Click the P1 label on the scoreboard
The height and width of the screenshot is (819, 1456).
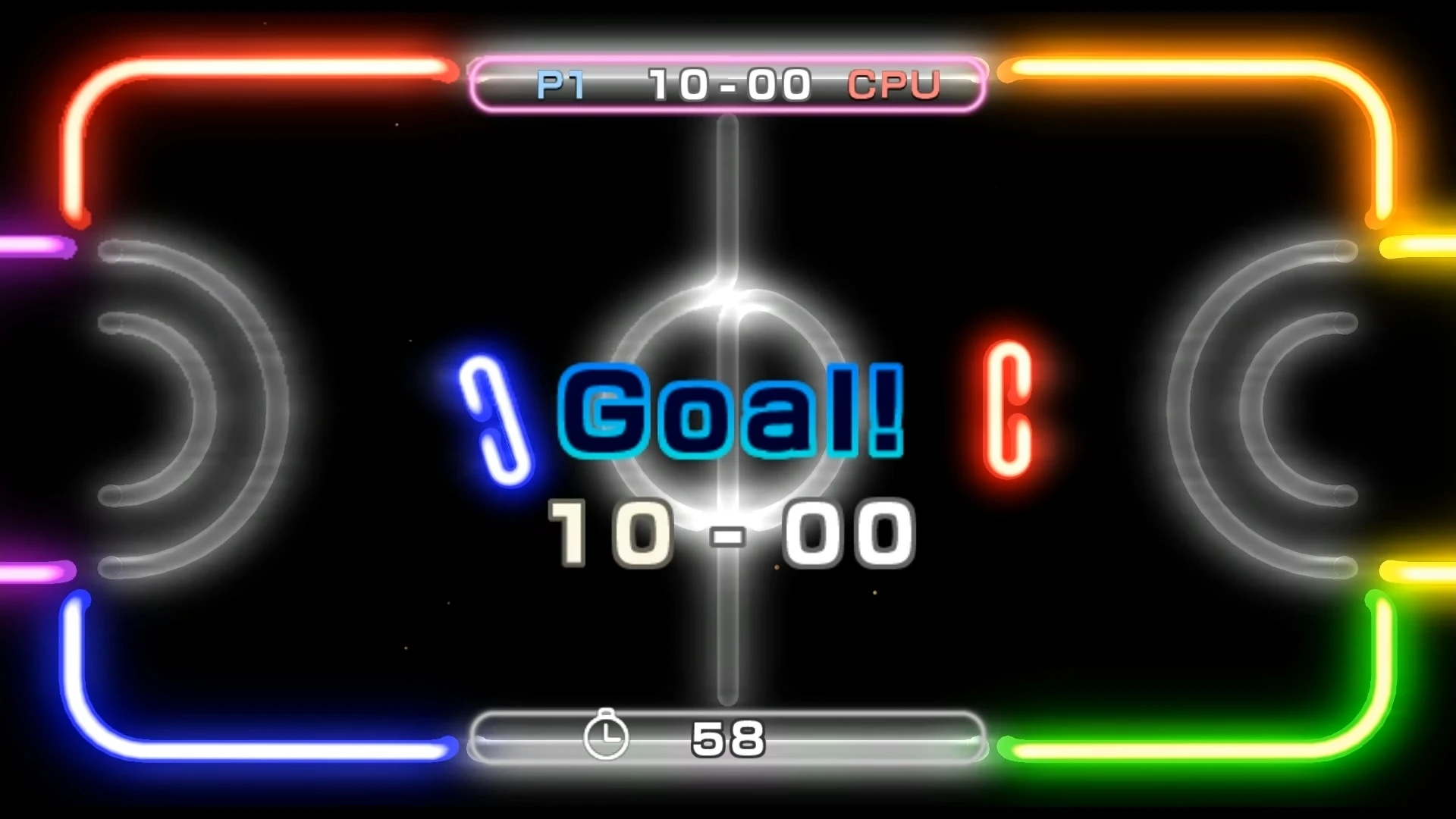point(558,84)
